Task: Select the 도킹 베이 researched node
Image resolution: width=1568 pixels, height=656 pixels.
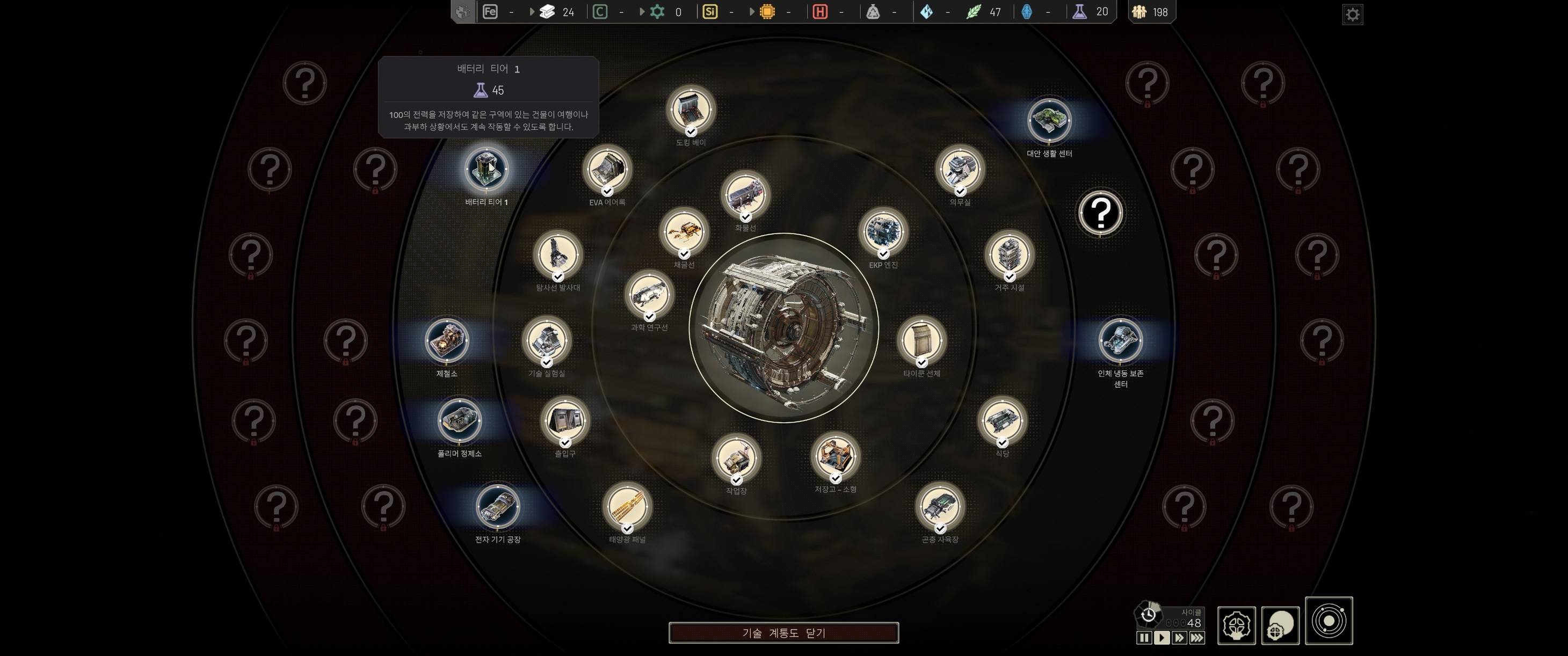Action: [x=690, y=110]
